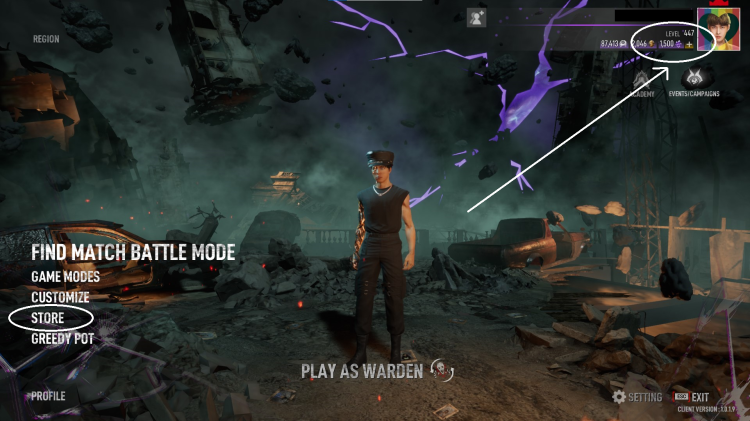Open the Setting menu

coord(637,397)
